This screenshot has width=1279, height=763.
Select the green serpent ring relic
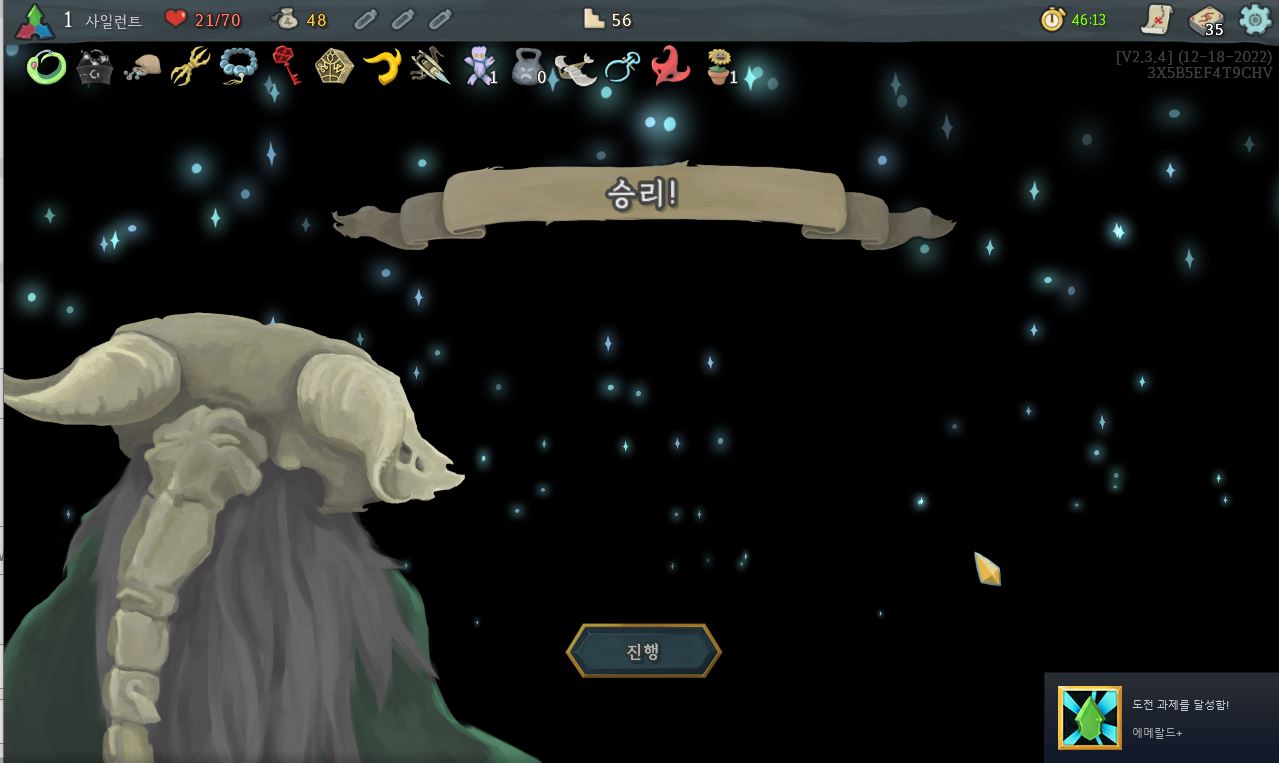coord(46,67)
